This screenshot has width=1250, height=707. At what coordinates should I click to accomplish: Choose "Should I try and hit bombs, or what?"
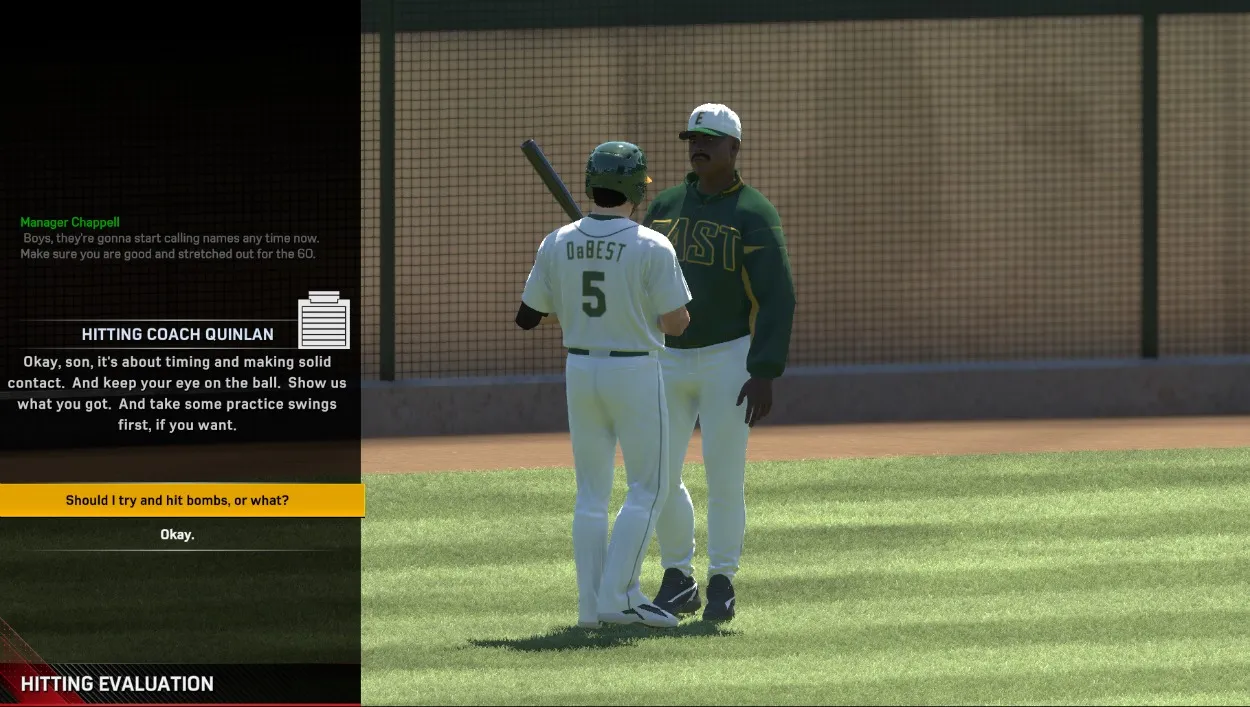tap(178, 500)
